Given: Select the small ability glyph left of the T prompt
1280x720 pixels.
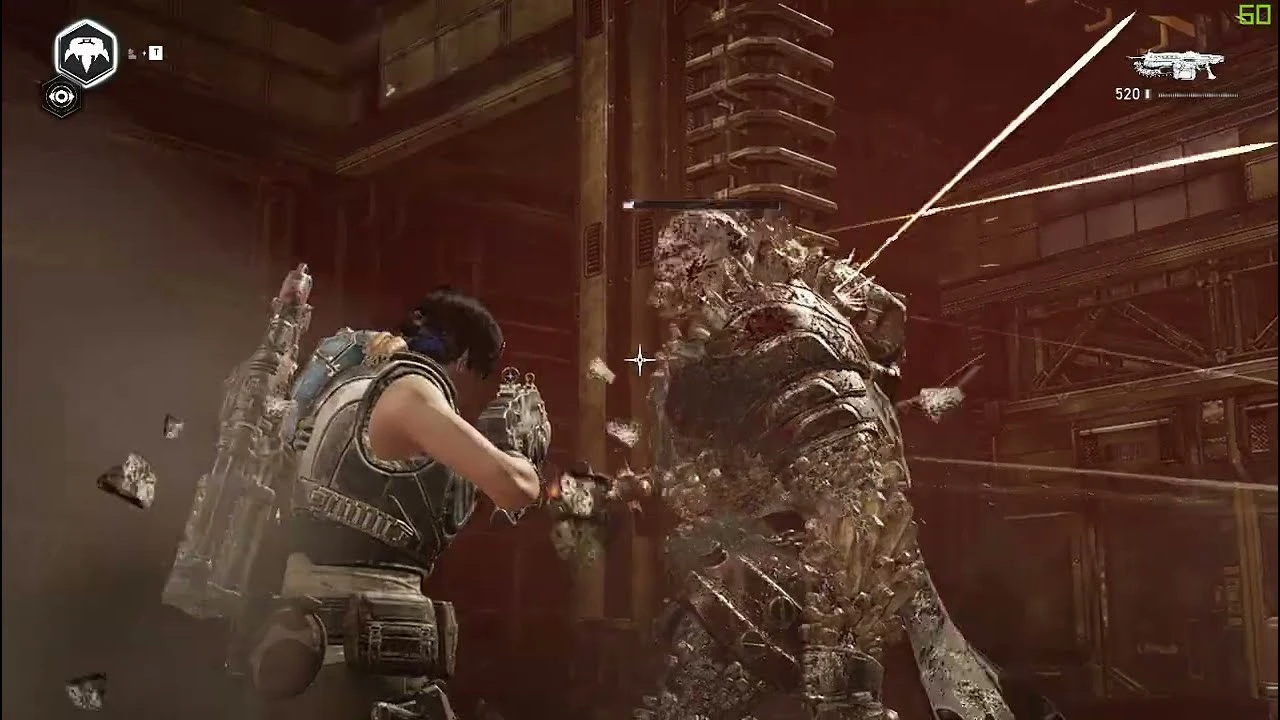Looking at the screenshot, I should click(132, 55).
